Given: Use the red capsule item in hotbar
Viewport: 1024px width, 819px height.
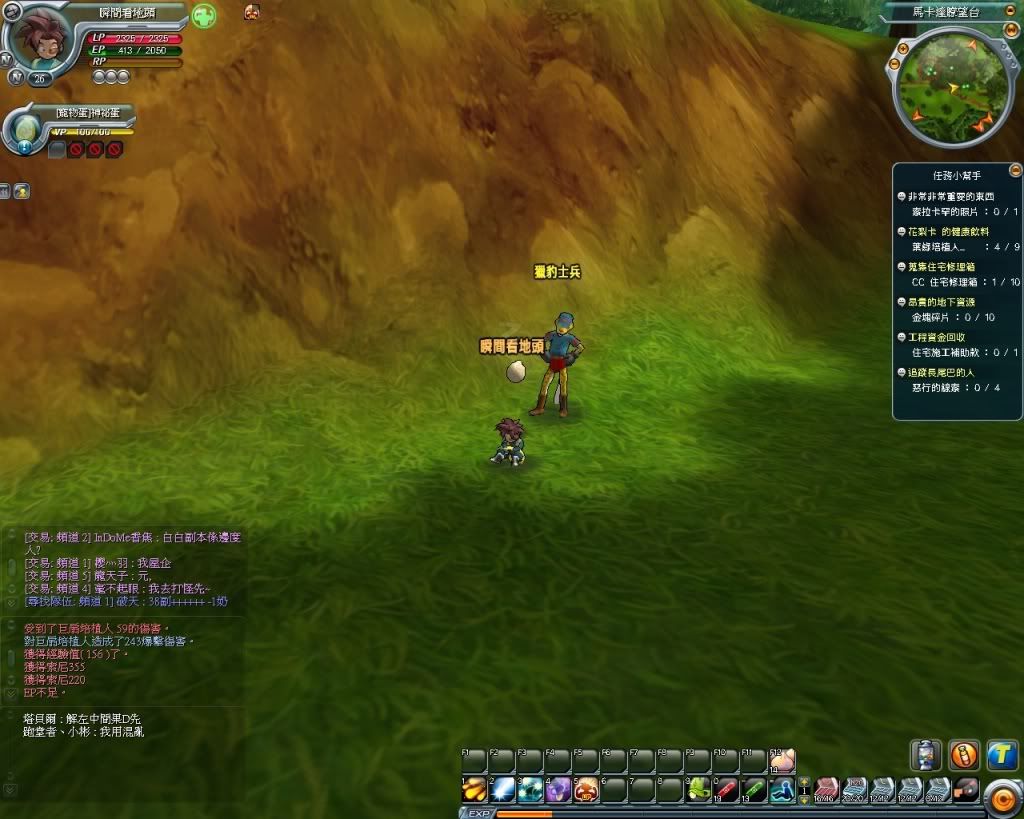Looking at the screenshot, I should [x=726, y=790].
